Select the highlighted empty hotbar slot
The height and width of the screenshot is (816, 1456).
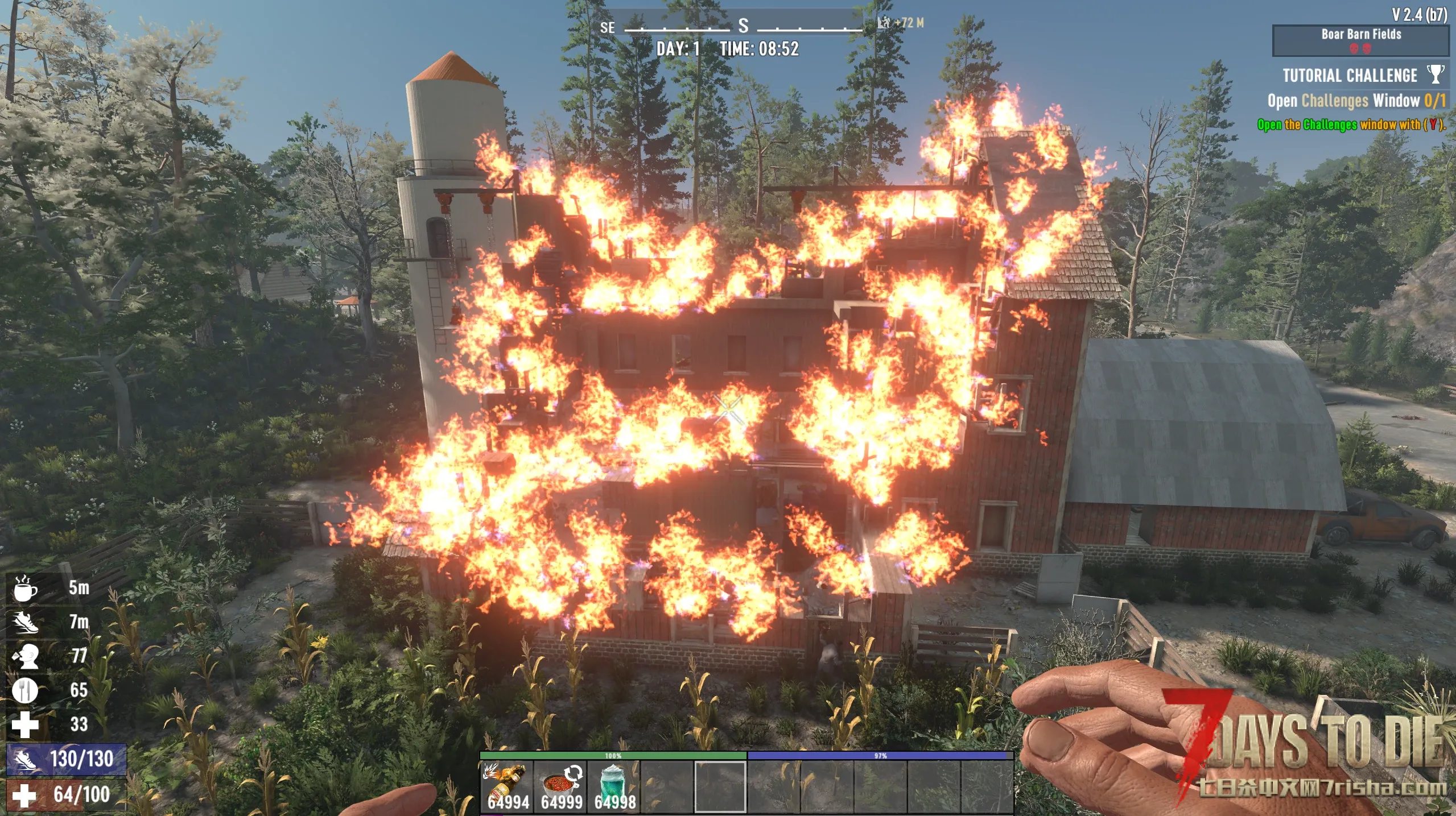tap(720, 786)
